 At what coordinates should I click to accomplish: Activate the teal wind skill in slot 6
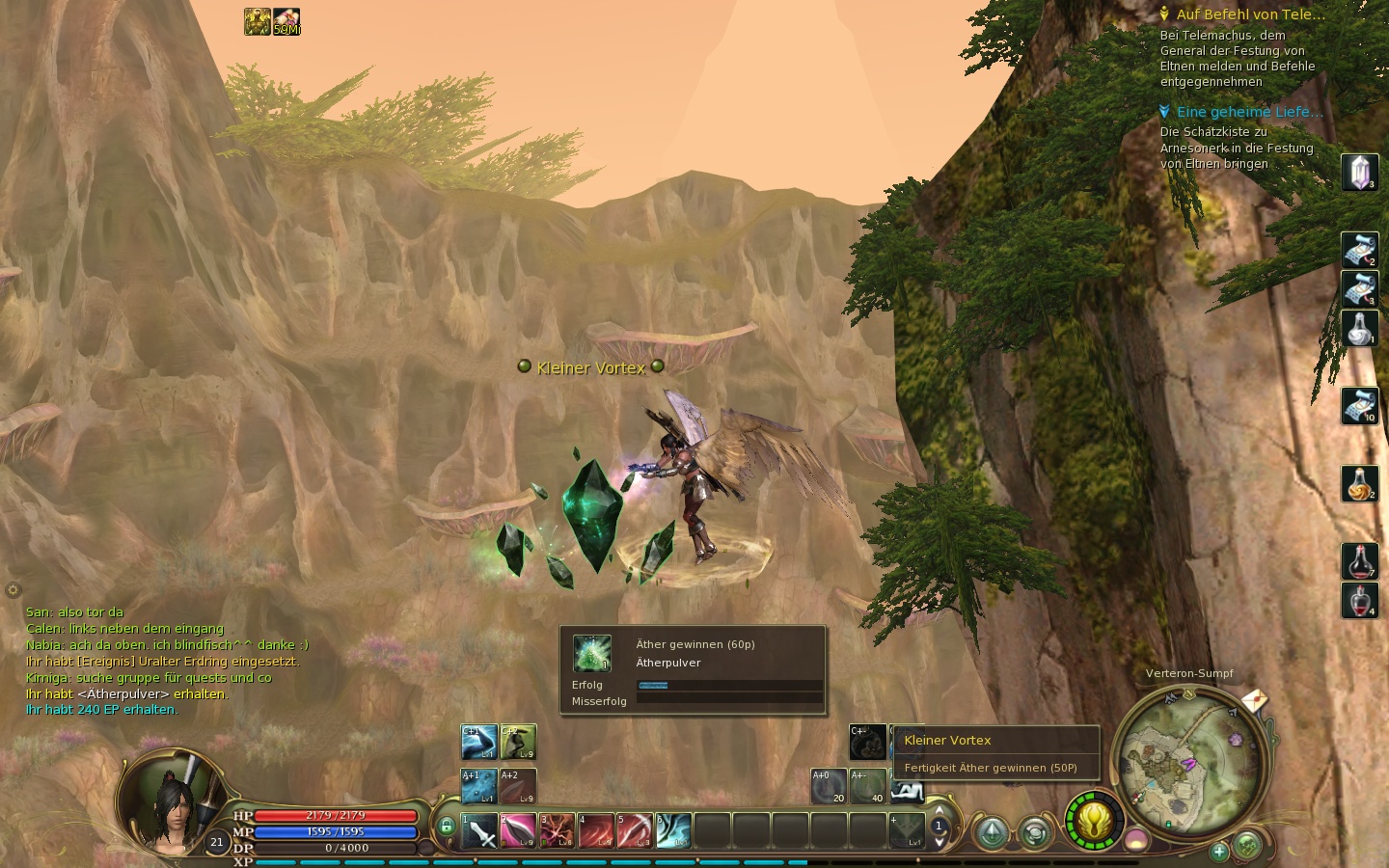coord(673,830)
